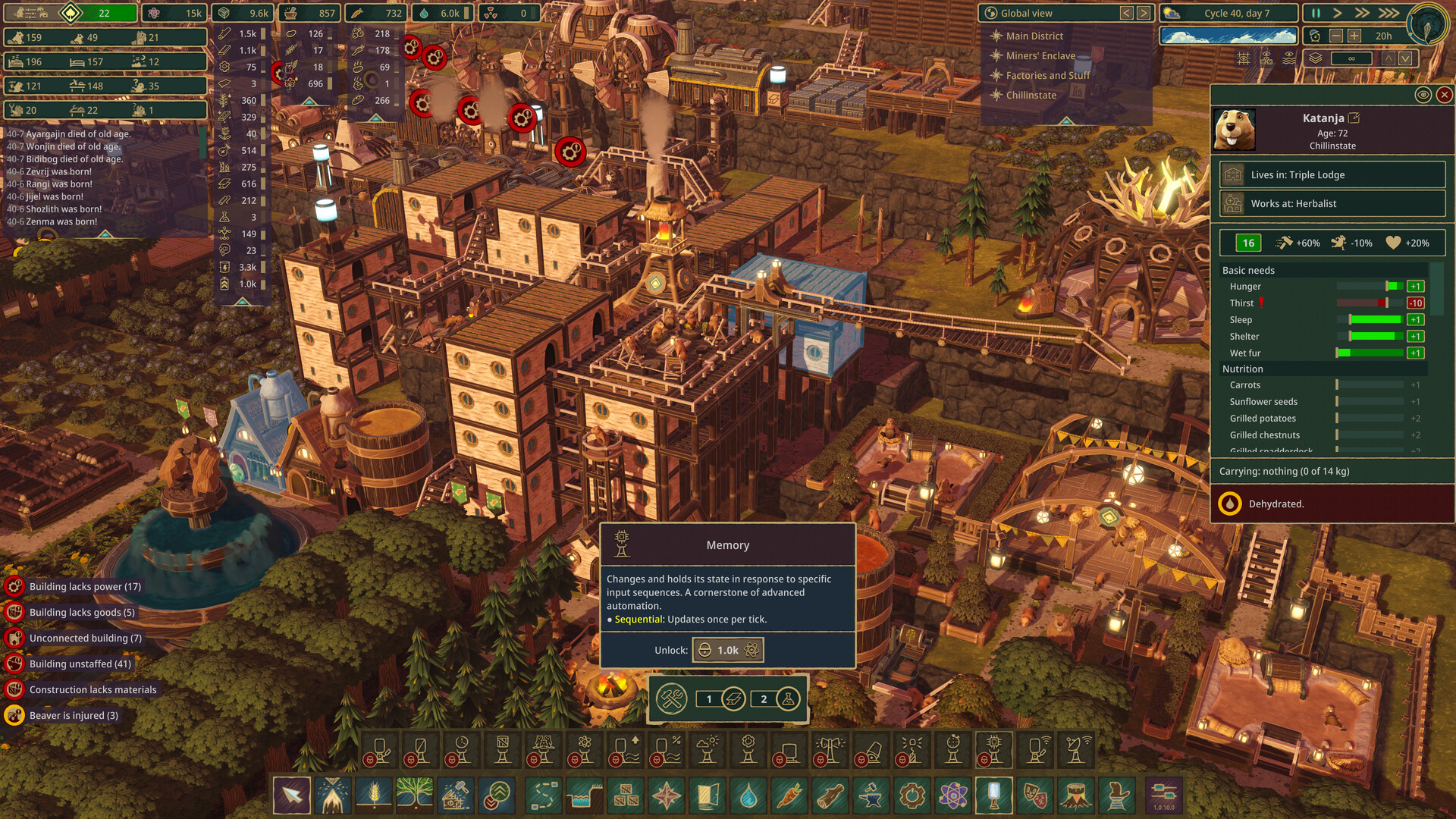
Task: Toggle the grid overlay visibility
Action: click(1244, 58)
